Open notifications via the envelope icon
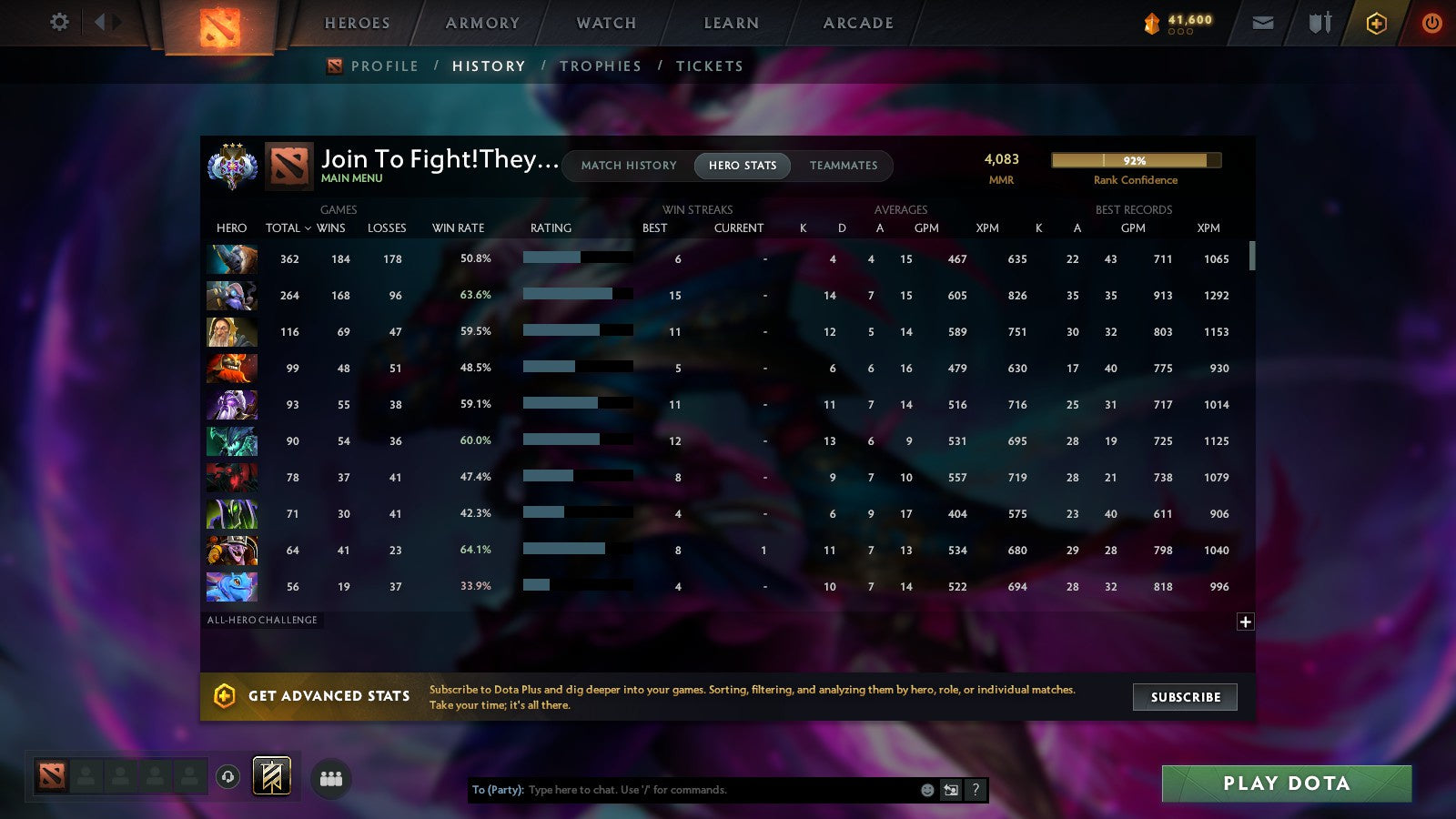 tap(1263, 23)
